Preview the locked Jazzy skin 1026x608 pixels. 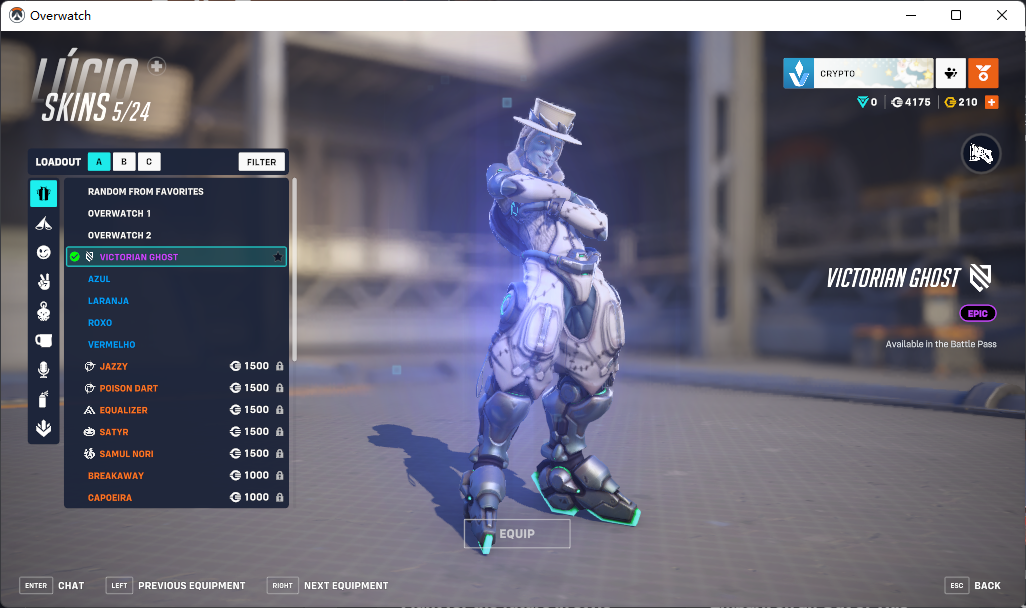tap(114, 367)
